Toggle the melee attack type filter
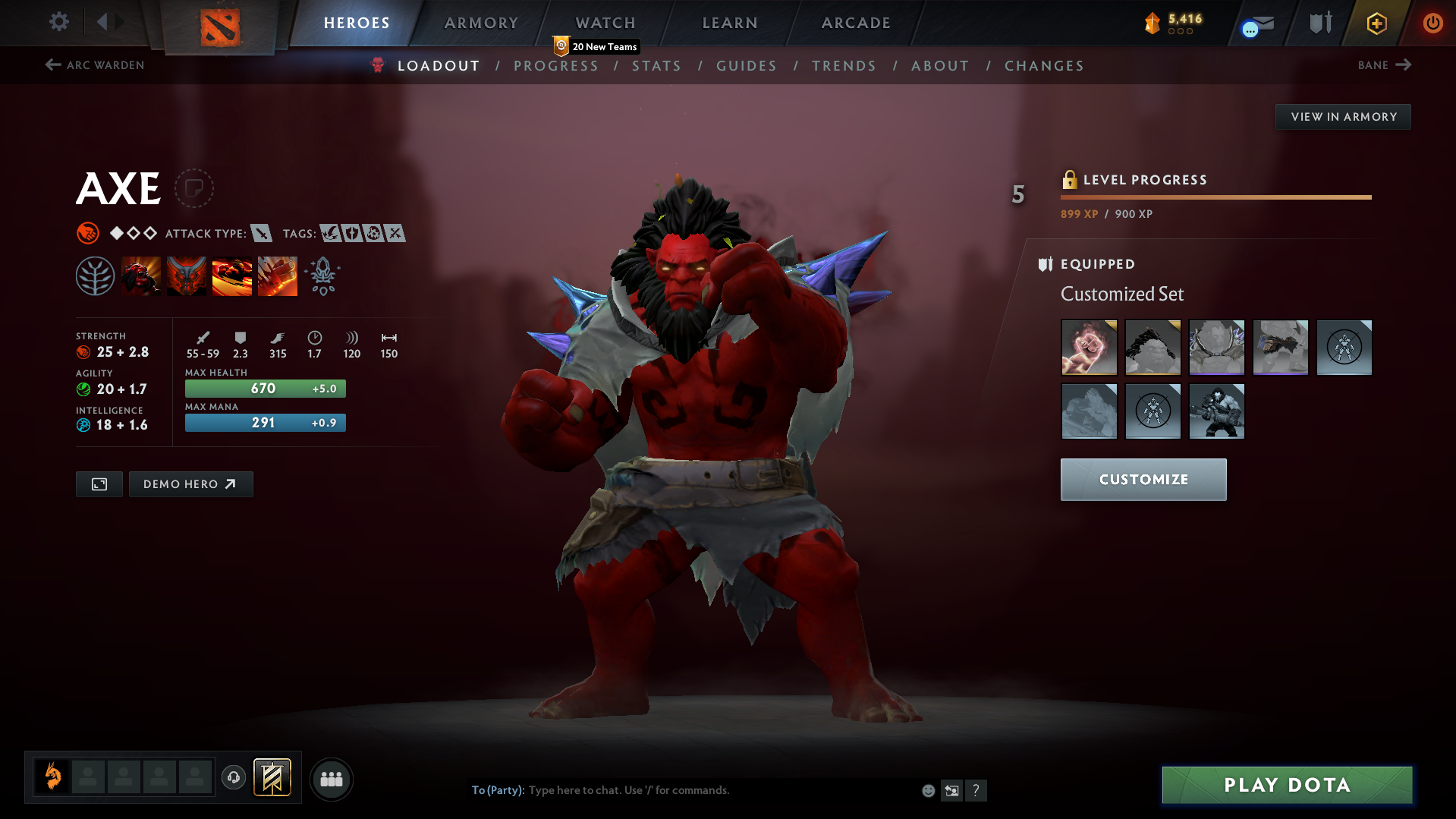Image resolution: width=1456 pixels, height=819 pixels. 263,234
